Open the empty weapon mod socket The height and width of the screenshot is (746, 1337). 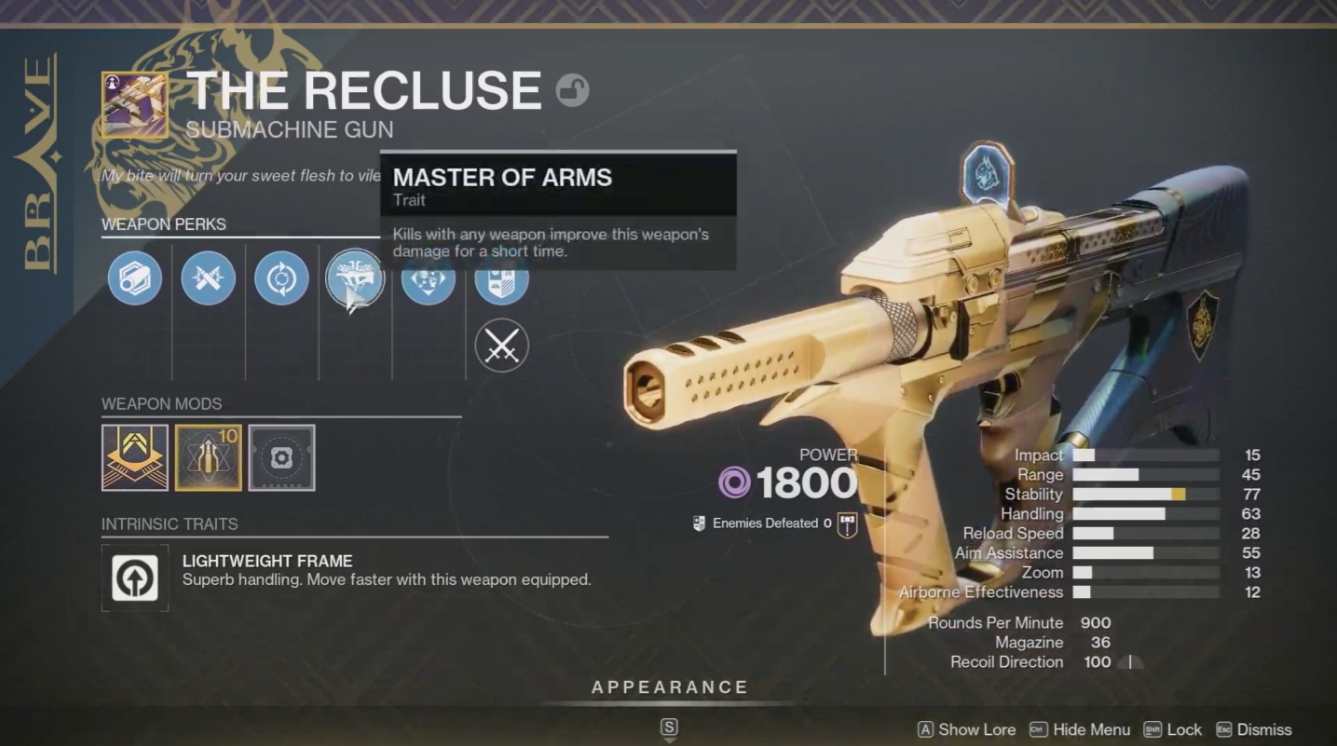pyautogui.click(x=282, y=458)
